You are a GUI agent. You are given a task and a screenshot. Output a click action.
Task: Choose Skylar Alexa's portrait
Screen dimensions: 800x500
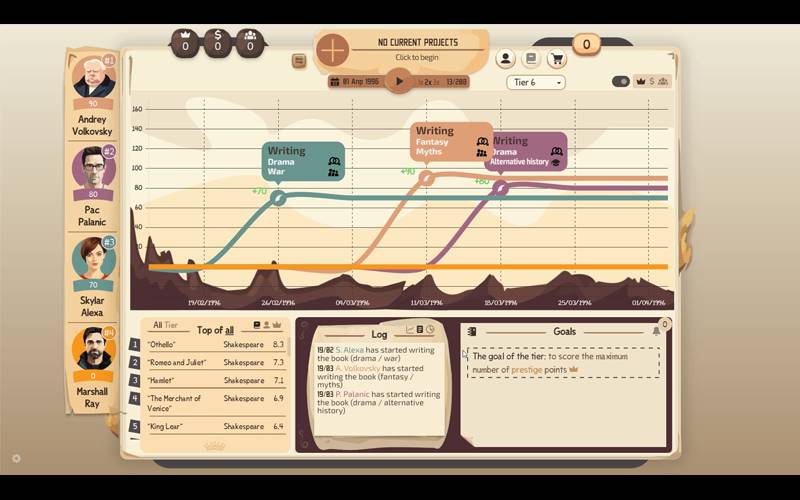click(93, 259)
